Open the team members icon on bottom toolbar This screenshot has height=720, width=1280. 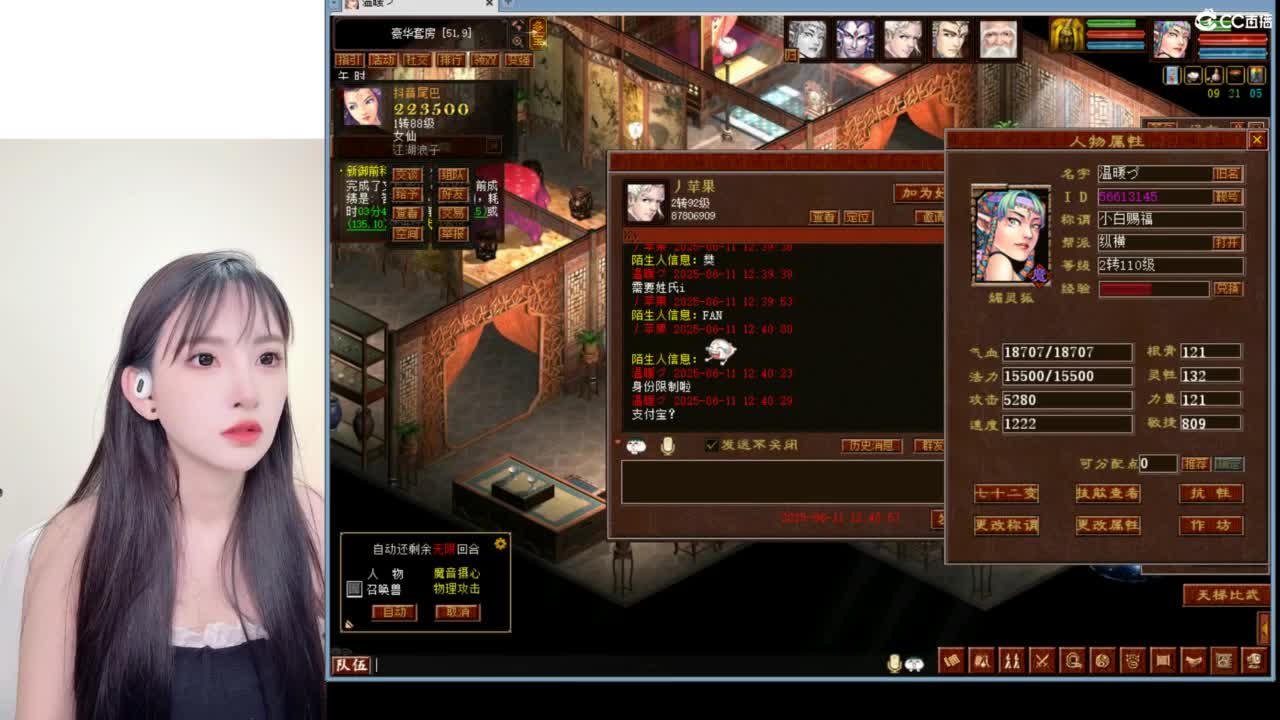[1013, 661]
